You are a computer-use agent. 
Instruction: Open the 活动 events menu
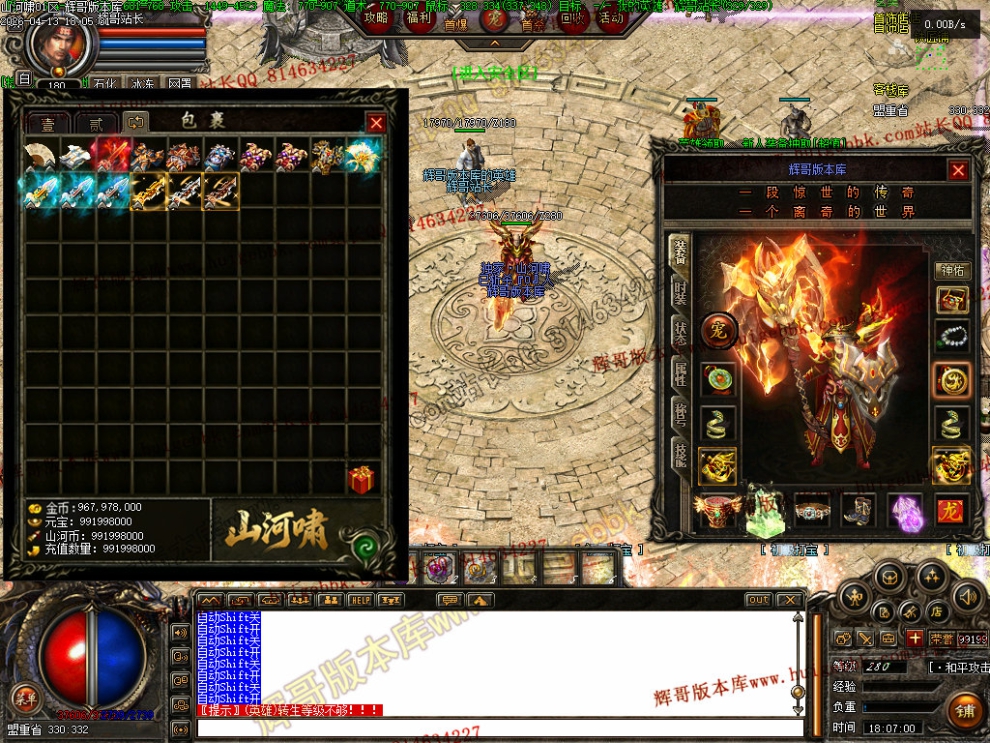(x=610, y=17)
